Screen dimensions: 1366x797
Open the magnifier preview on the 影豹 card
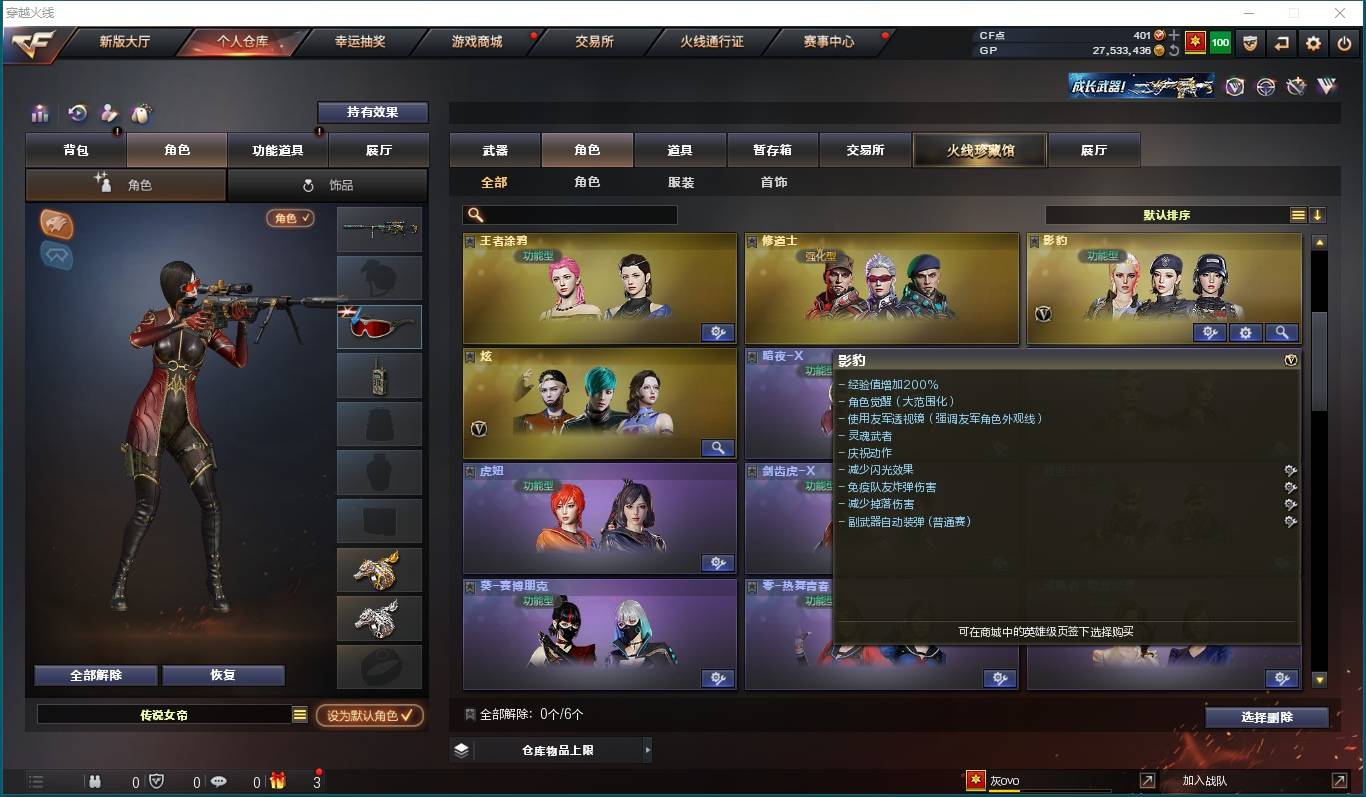click(x=1282, y=332)
